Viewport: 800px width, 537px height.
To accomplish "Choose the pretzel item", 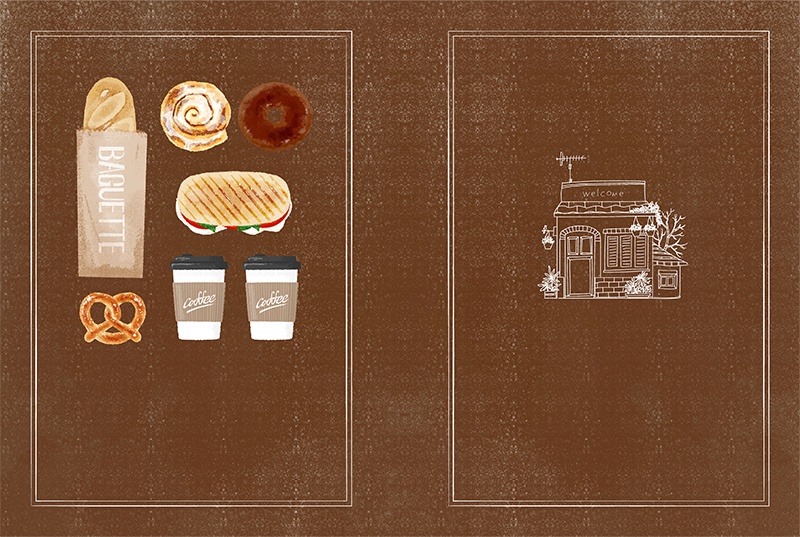I will pyautogui.click(x=113, y=317).
